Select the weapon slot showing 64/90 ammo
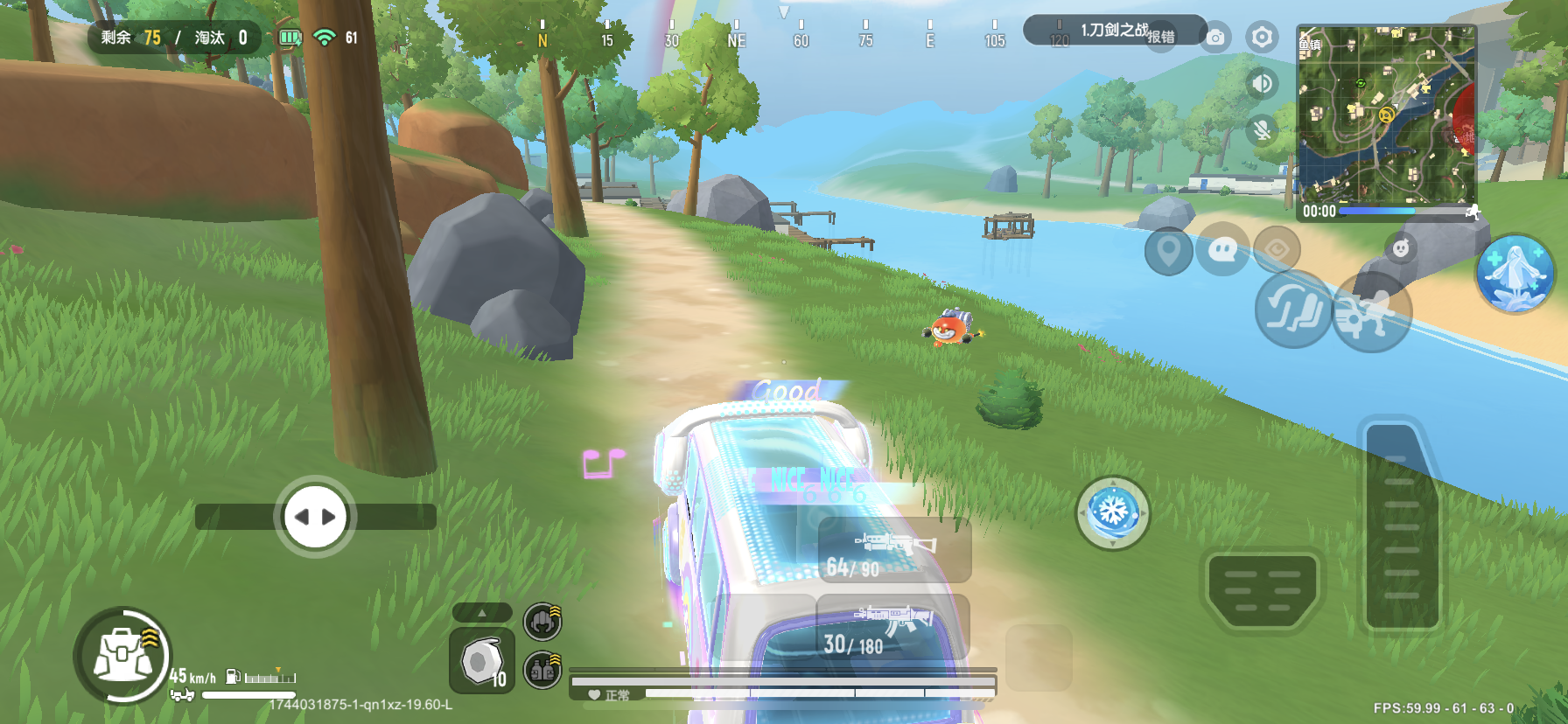The image size is (1568, 724). point(894,551)
